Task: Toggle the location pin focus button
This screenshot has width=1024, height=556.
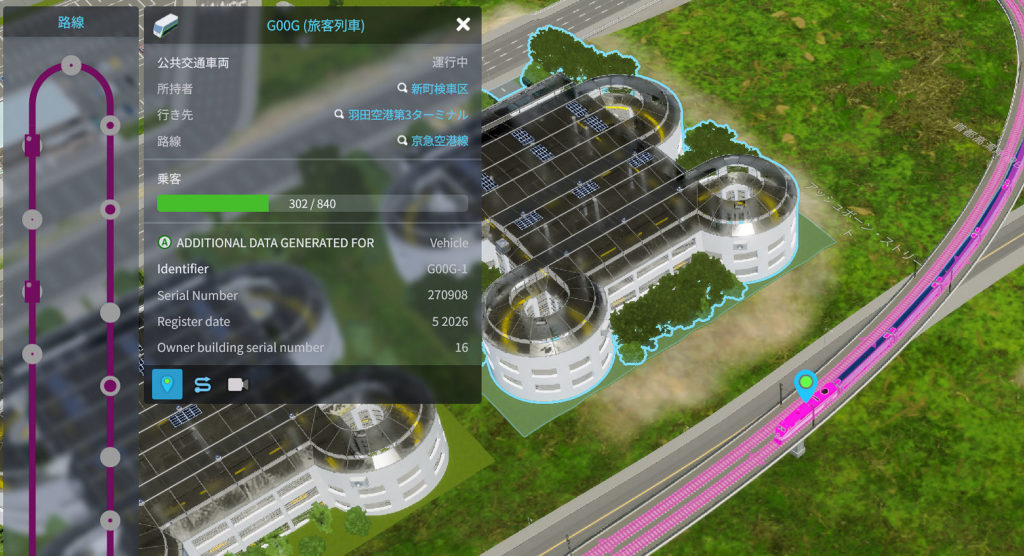Action: 167,384
